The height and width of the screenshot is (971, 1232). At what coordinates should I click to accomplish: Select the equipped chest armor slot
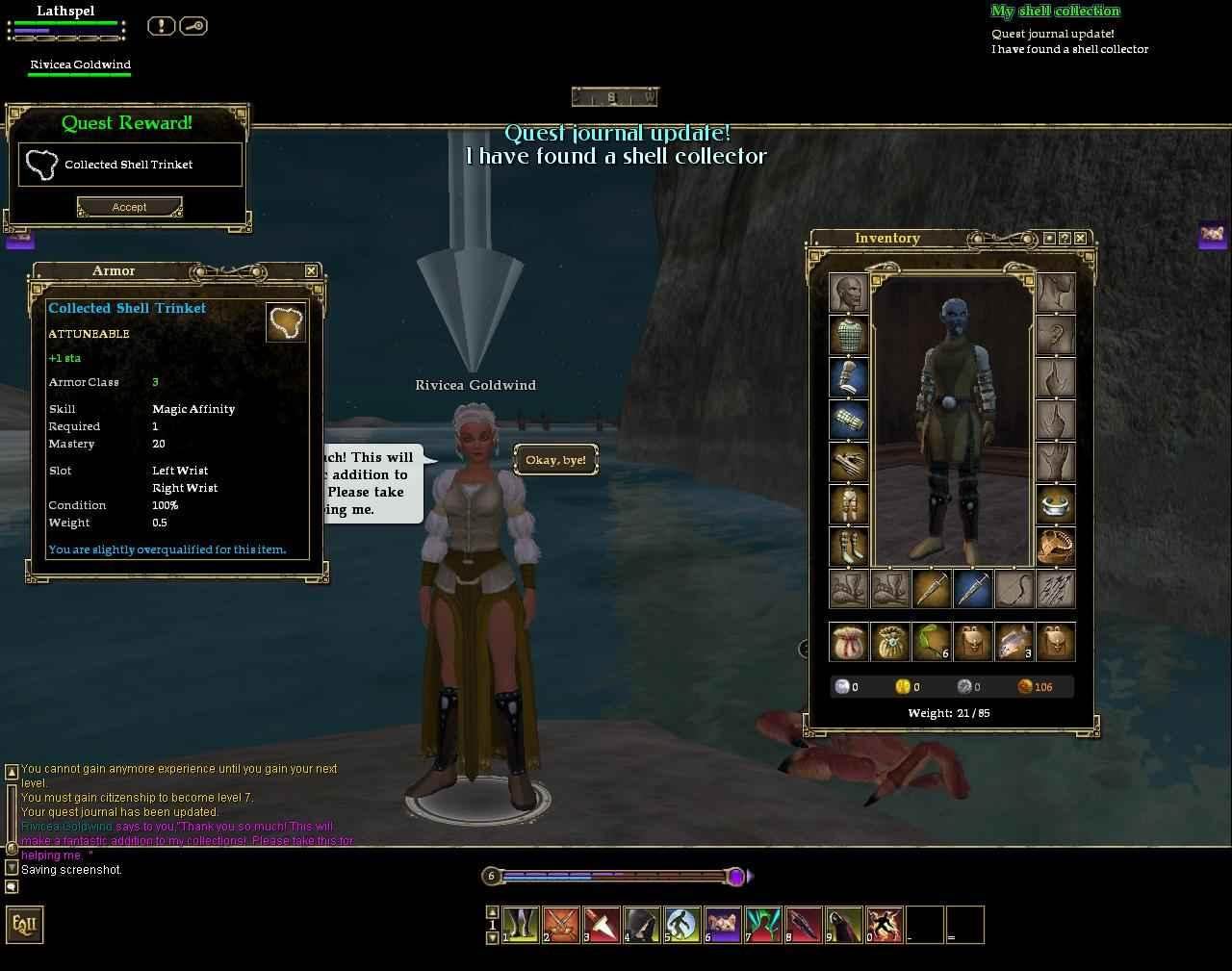click(848, 335)
